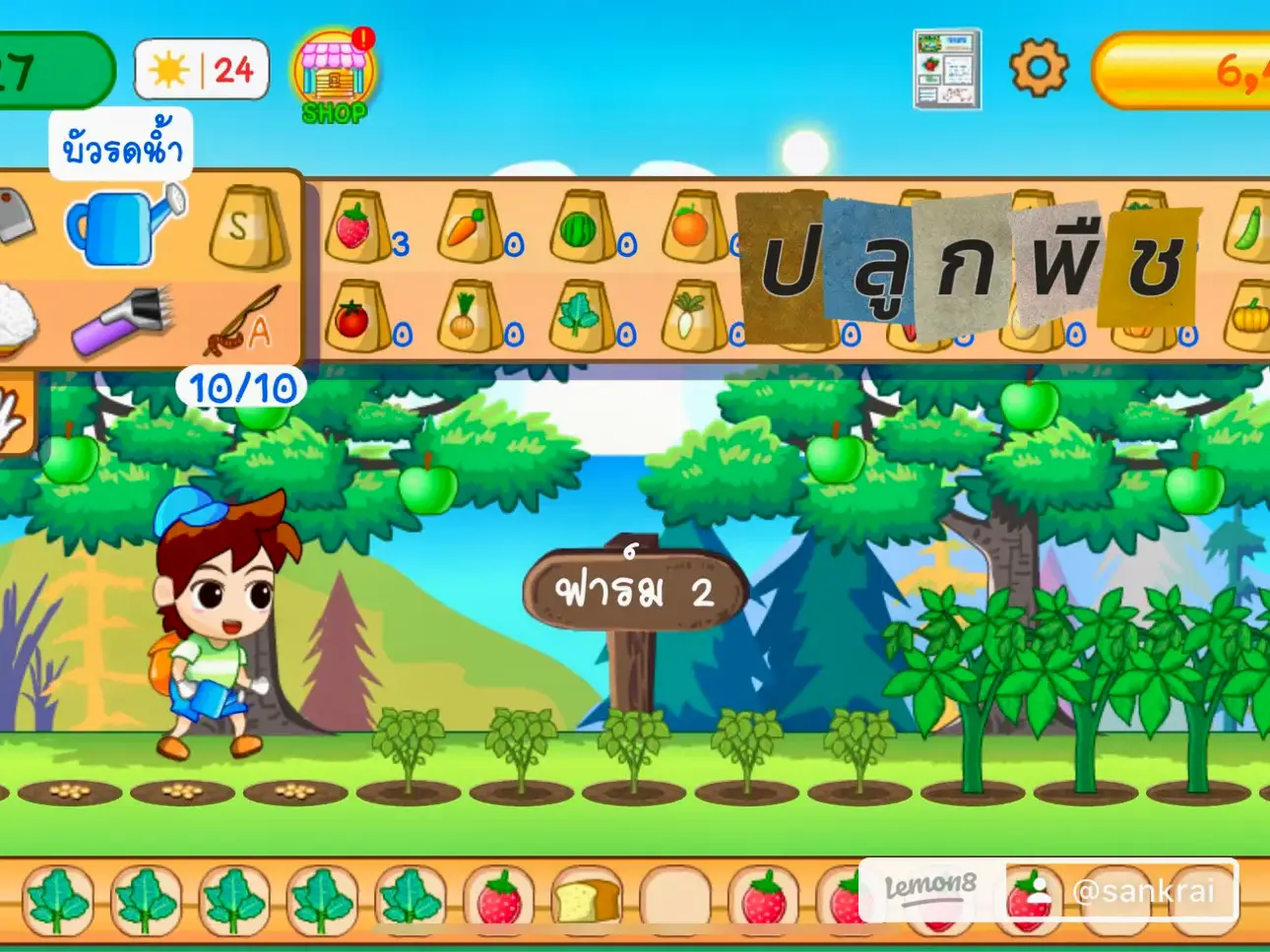Check the sun counter showing 24
1270x952 pixels.
click(201, 69)
